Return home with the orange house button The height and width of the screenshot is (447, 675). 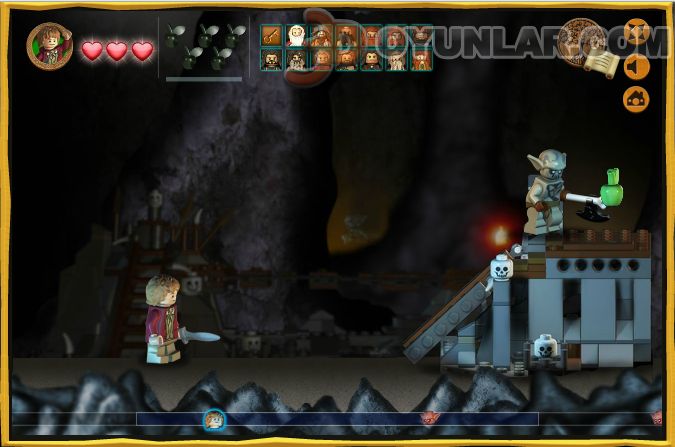[637, 98]
